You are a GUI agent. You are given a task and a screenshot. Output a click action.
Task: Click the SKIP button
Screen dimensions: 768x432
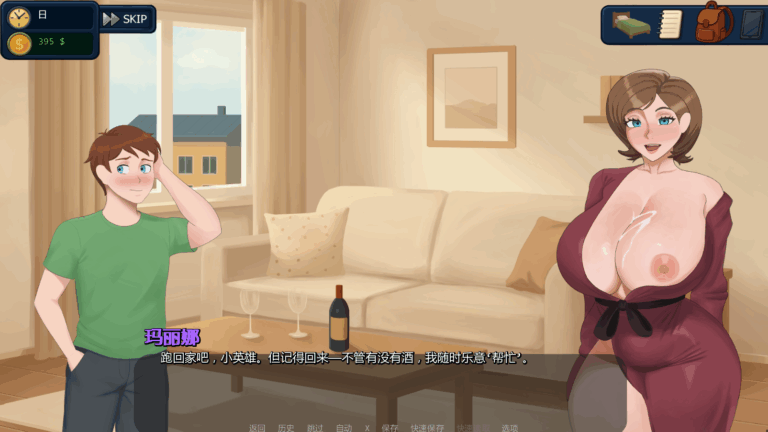click(x=126, y=19)
